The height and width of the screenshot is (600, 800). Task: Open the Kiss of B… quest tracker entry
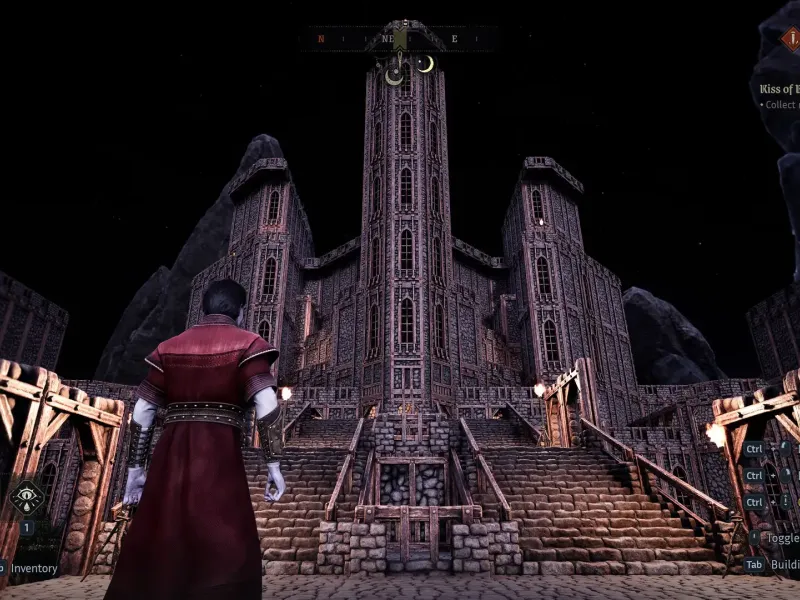[779, 89]
